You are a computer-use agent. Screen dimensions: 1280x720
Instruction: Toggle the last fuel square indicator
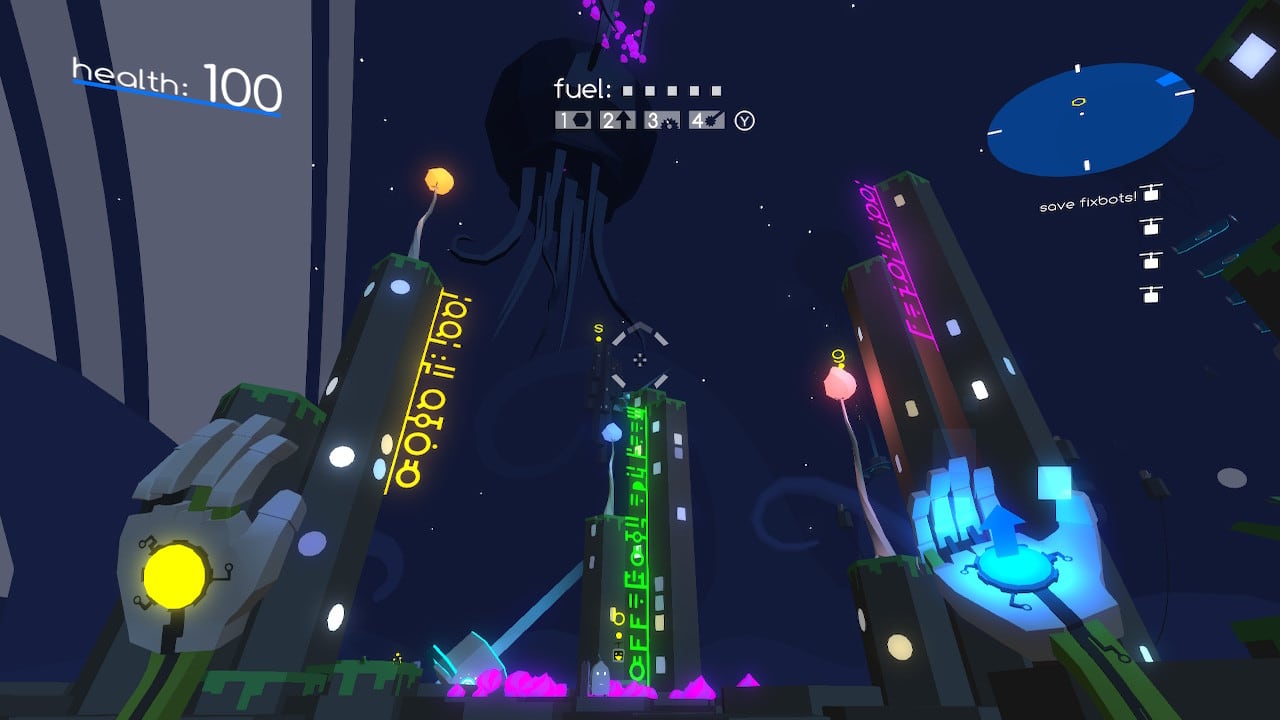coord(715,90)
